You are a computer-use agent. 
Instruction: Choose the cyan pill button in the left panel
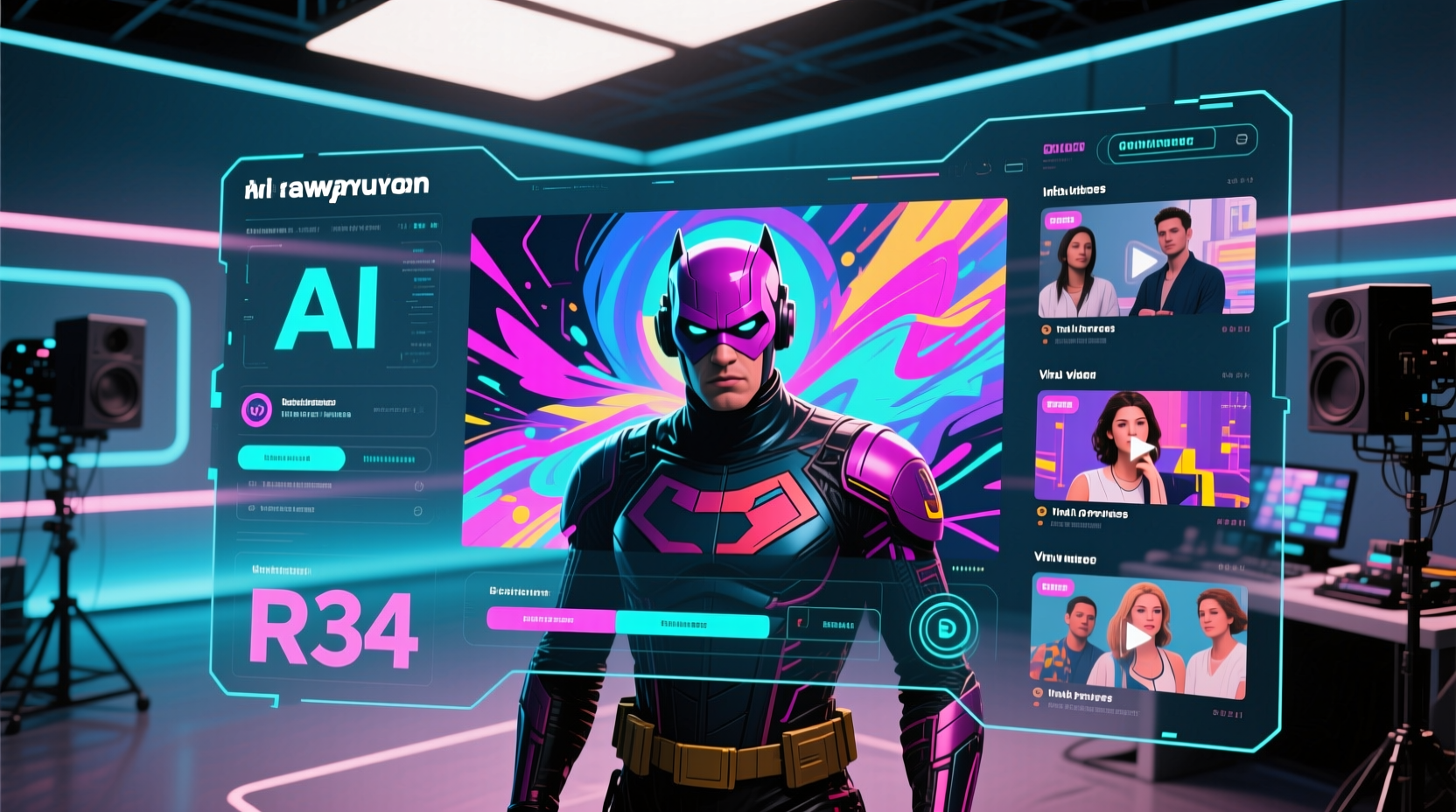point(290,458)
